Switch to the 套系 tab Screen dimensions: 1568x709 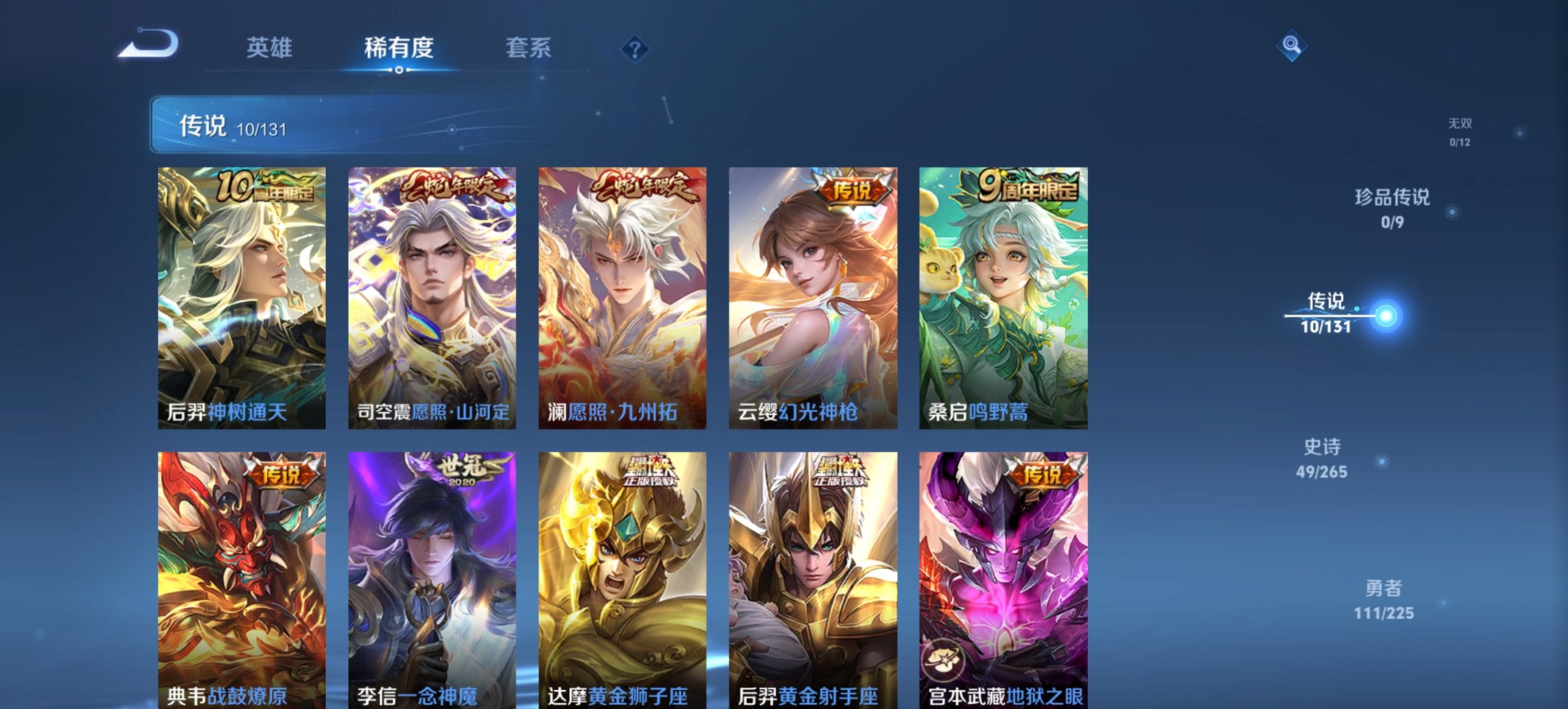pos(529,48)
